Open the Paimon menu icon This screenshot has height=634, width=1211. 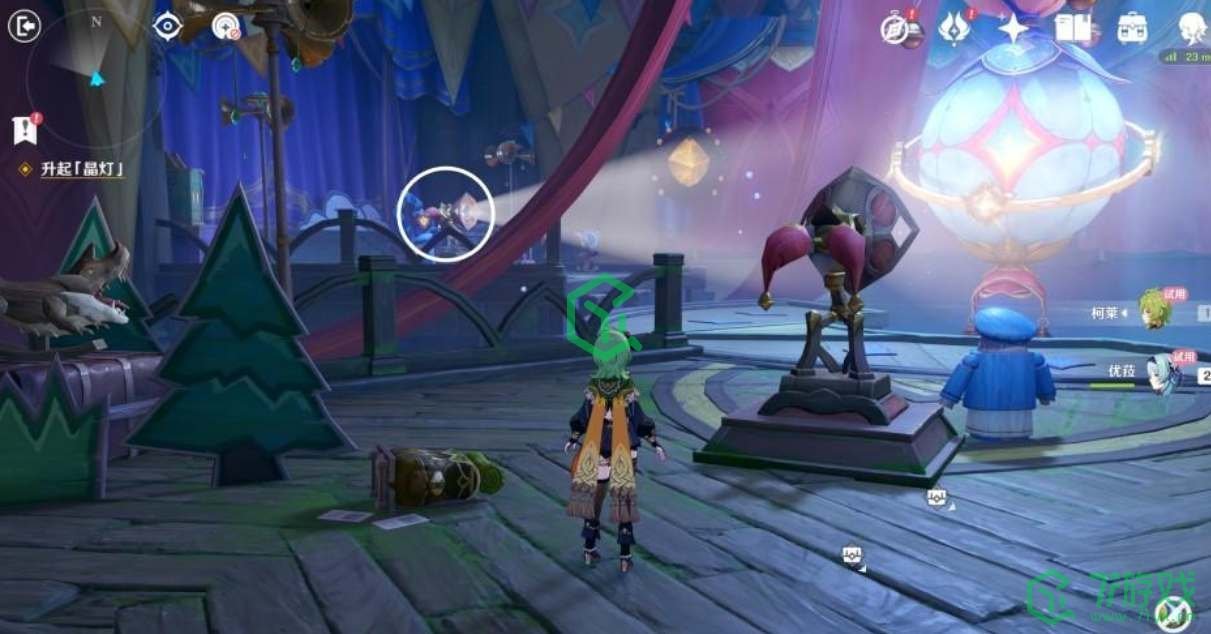click(x=1192, y=28)
